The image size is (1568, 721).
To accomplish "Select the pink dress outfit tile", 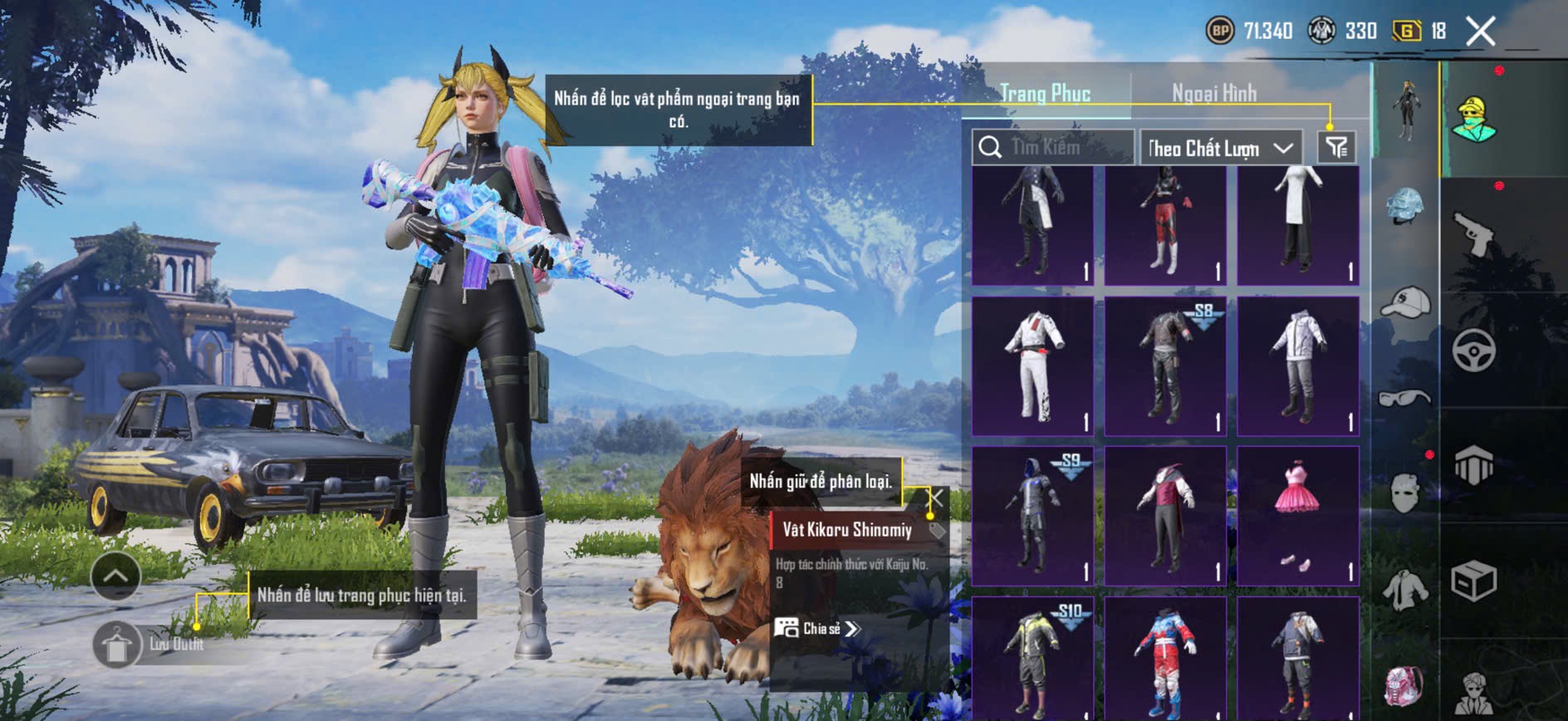I will pos(1297,516).
